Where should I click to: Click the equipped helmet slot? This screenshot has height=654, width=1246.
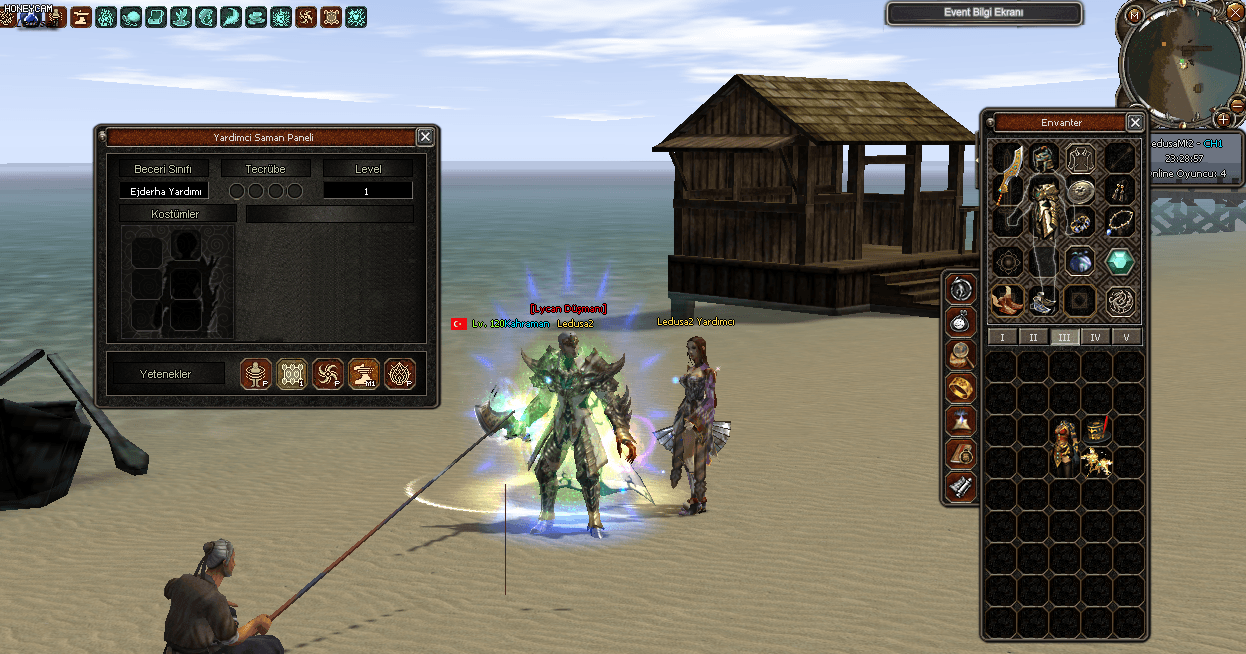[1044, 155]
